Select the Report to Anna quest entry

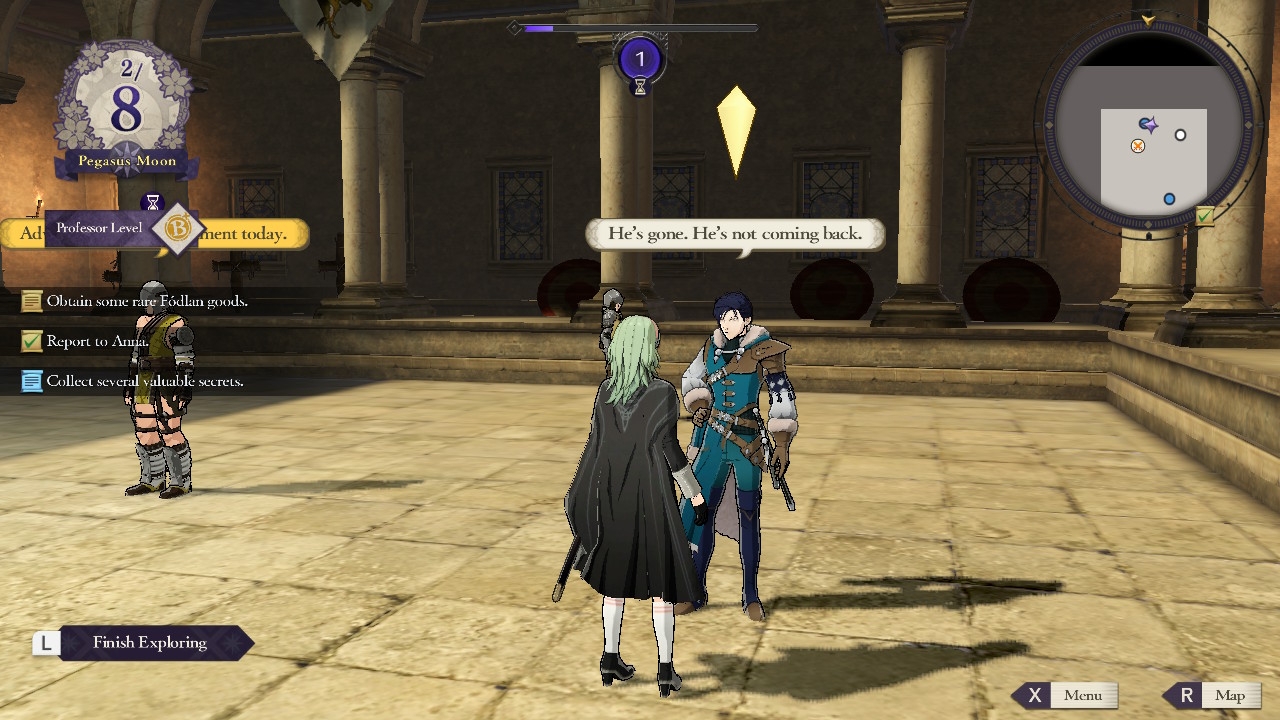click(97, 341)
